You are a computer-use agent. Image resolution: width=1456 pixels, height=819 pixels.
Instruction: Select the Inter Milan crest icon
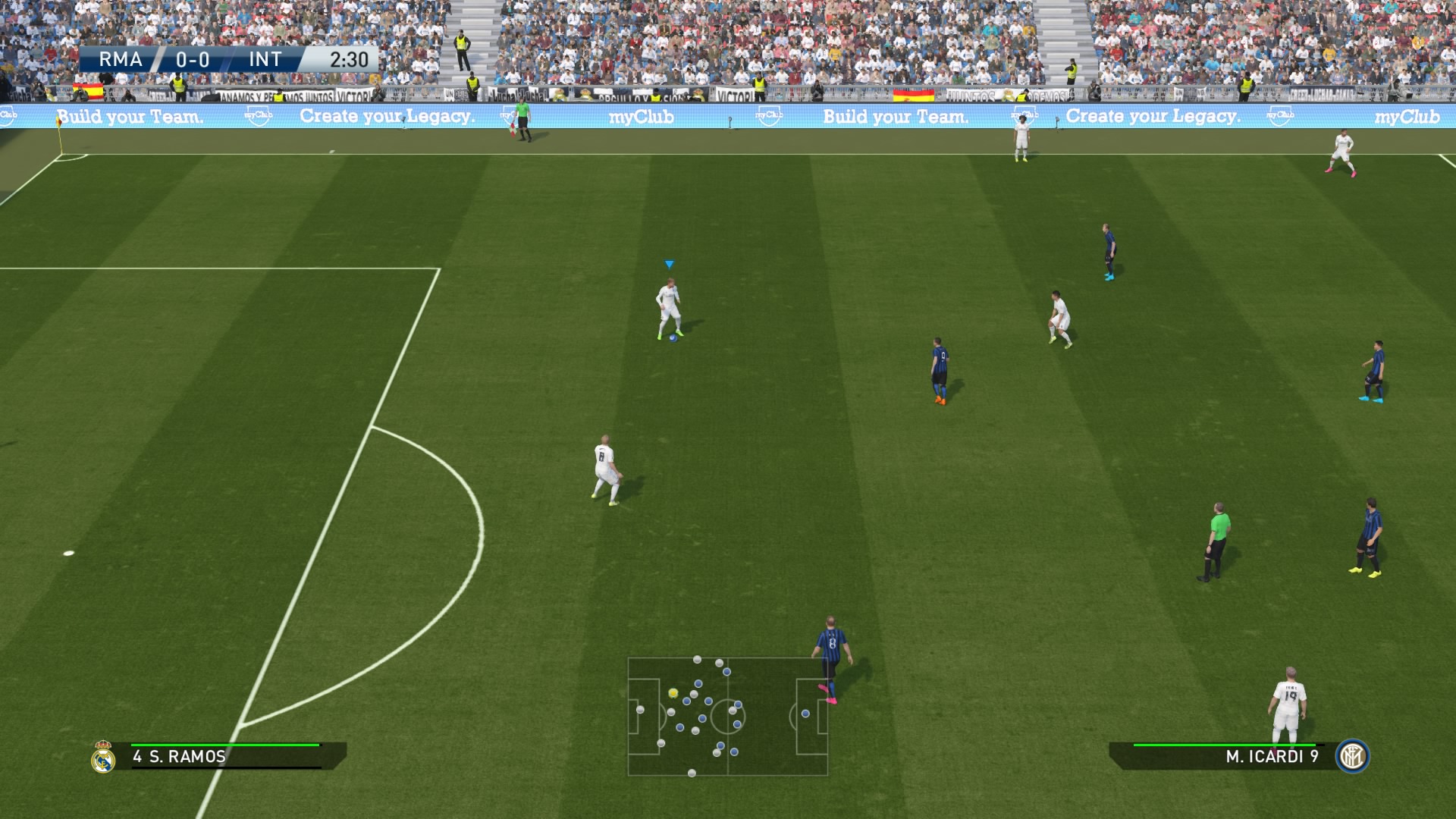click(1352, 756)
